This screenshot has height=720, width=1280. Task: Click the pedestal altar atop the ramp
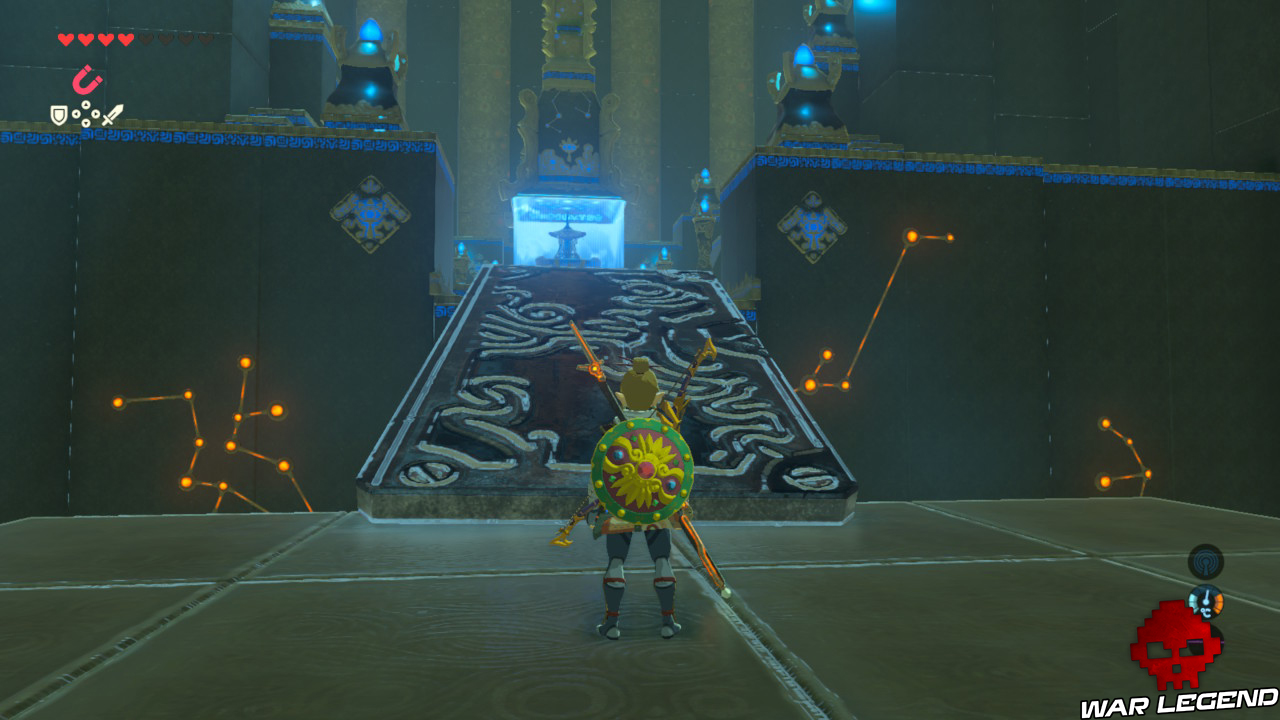point(567,243)
